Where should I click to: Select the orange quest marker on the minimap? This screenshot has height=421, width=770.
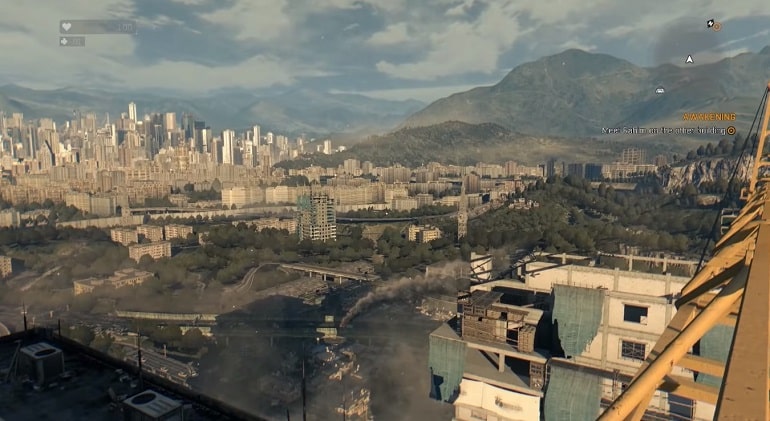coord(715,25)
